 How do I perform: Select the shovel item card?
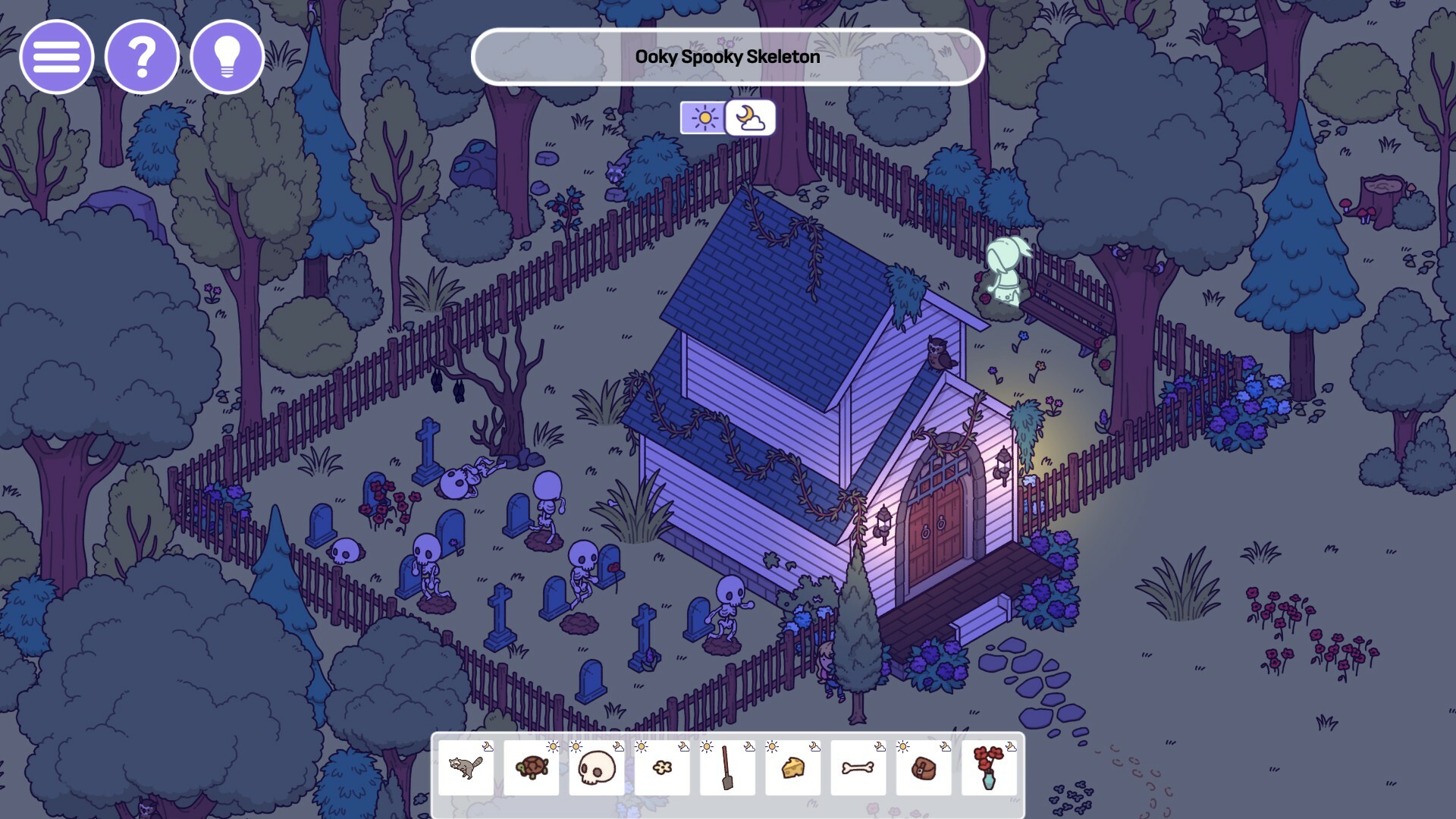click(726, 767)
